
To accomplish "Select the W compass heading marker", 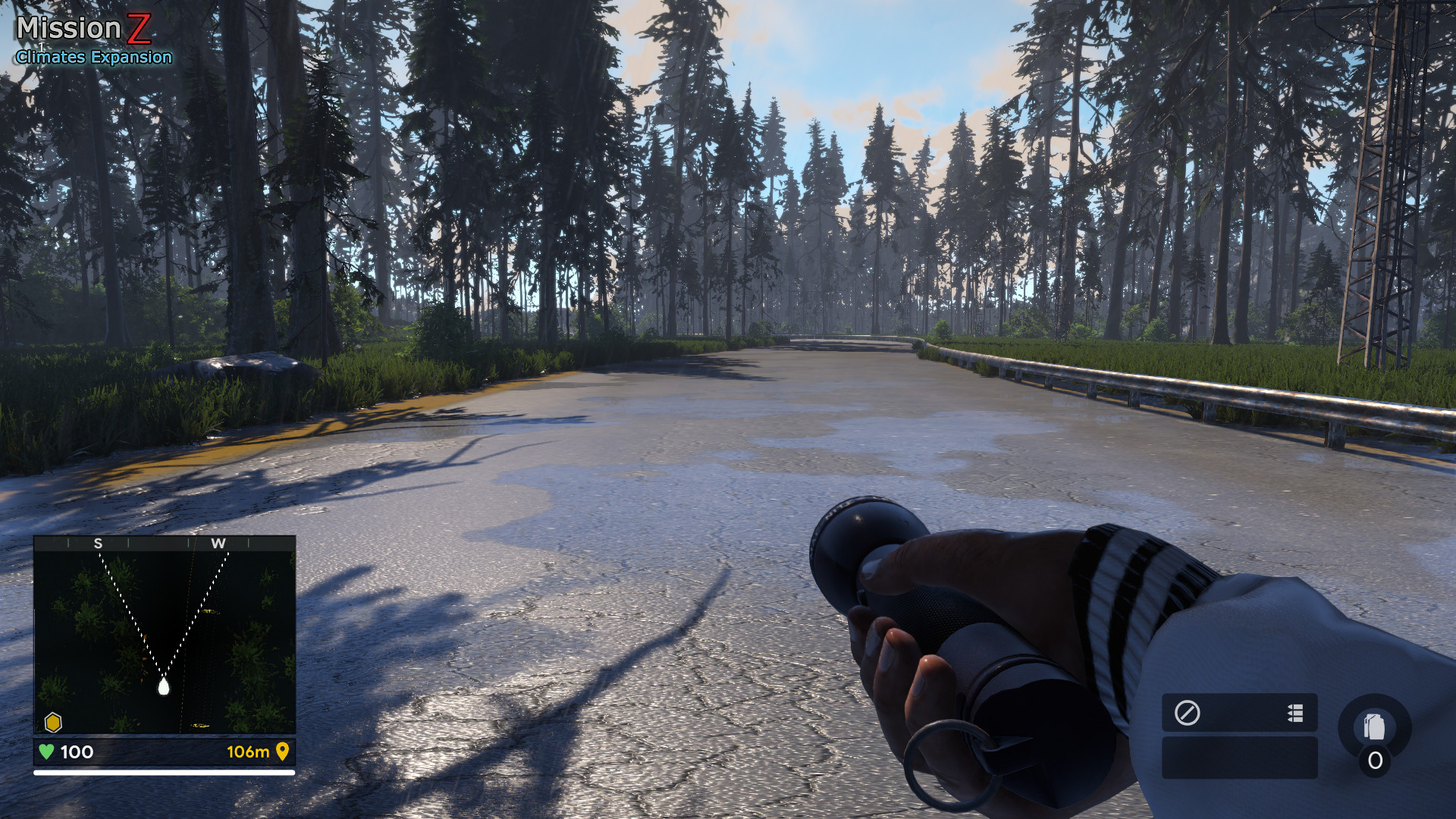I will click(x=218, y=544).
